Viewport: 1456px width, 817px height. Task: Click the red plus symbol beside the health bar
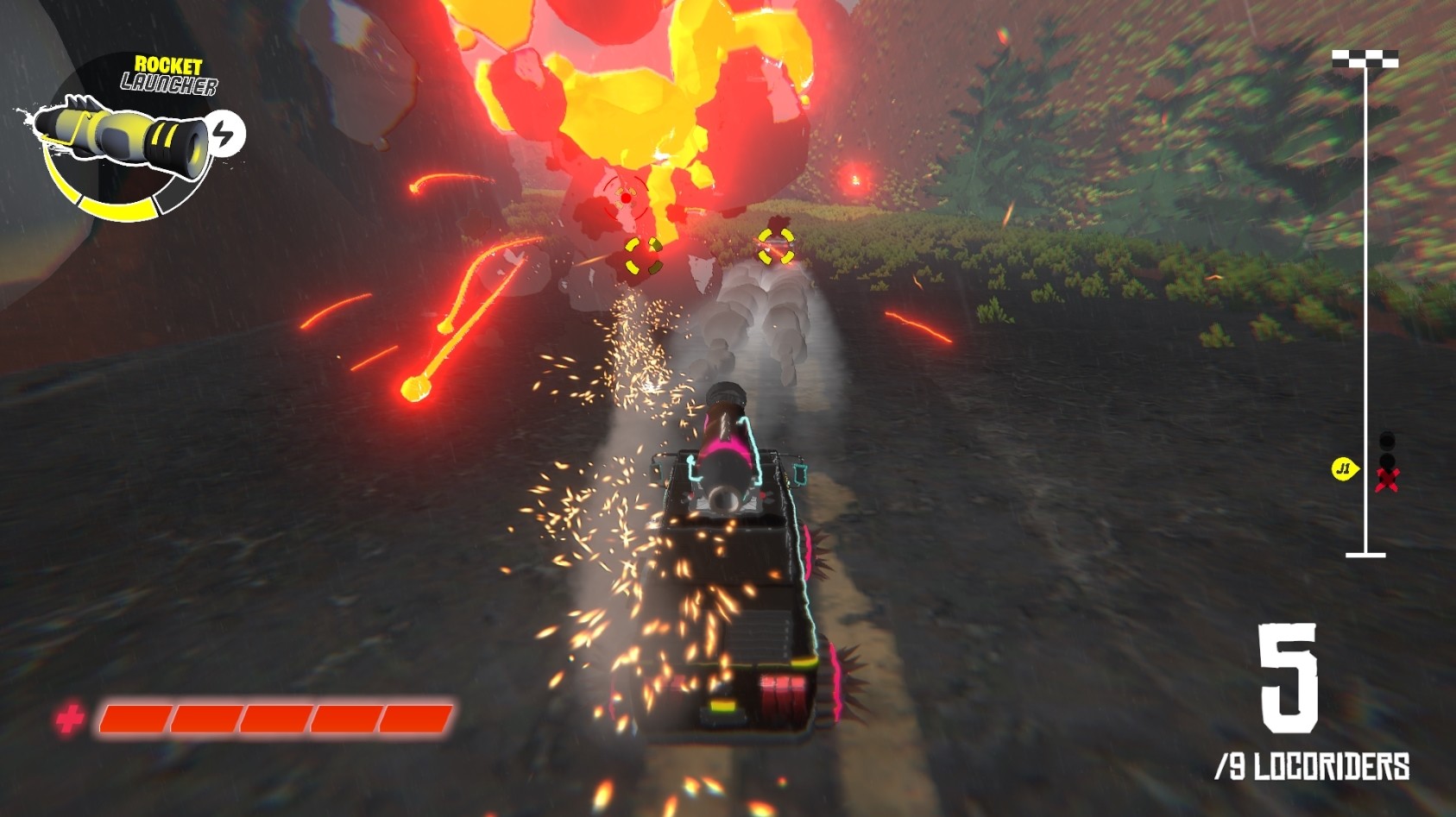(72, 718)
